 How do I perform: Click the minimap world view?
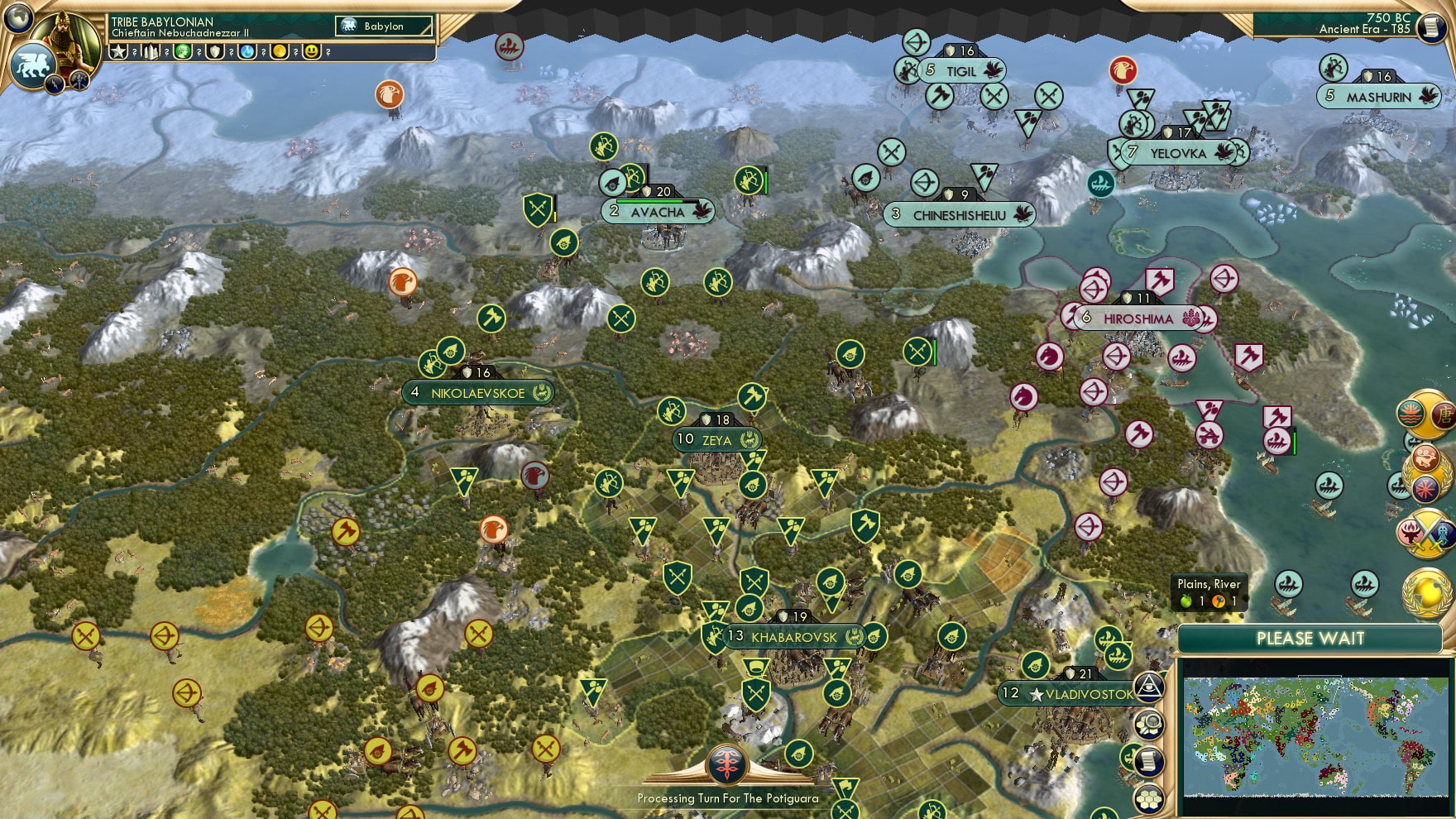tap(1315, 735)
